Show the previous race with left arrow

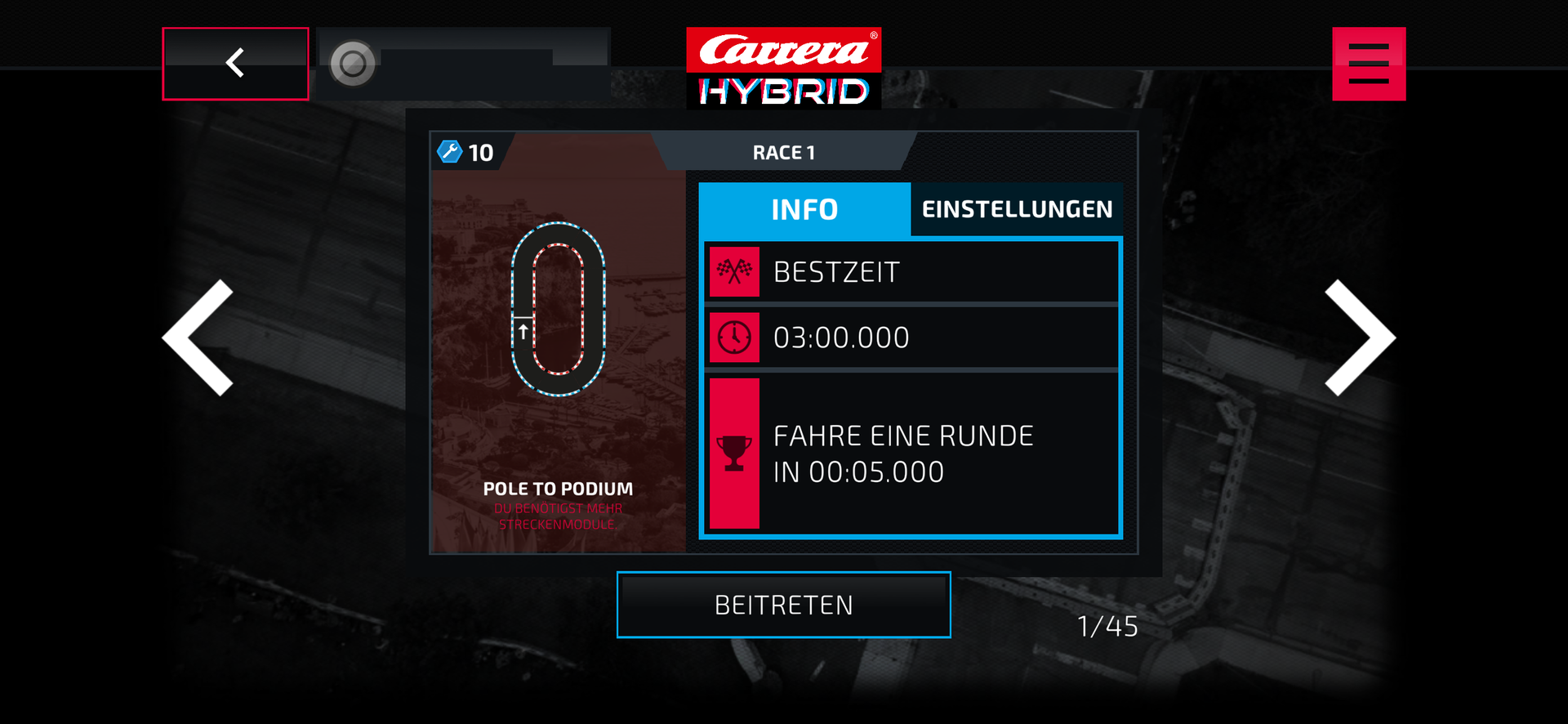[199, 337]
